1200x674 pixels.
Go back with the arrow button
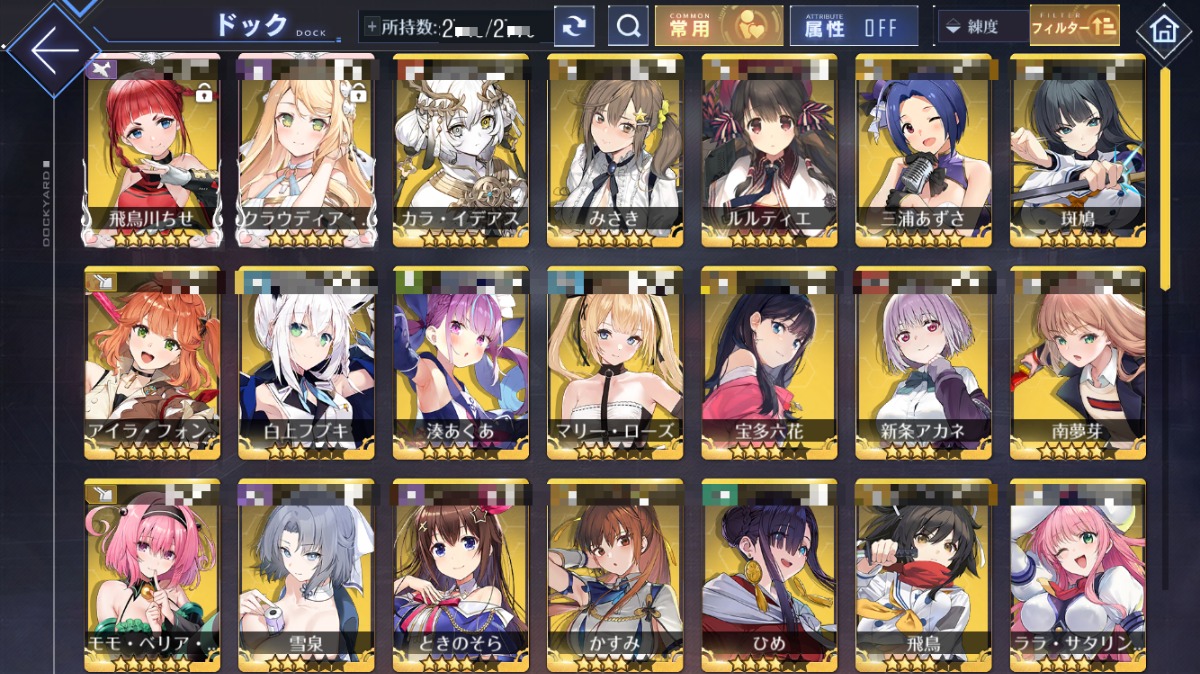click(x=52, y=49)
